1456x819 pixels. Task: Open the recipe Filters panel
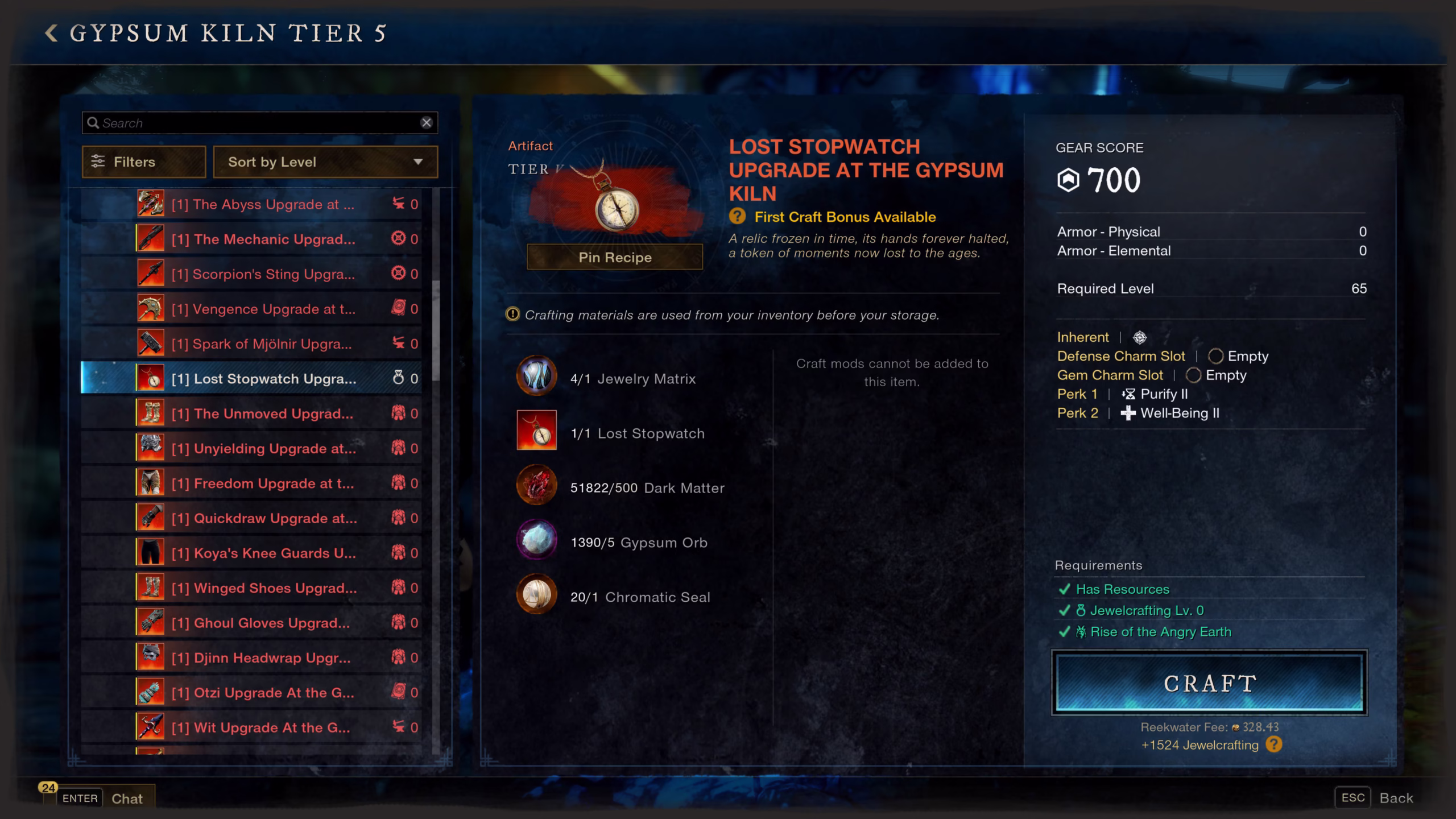tap(143, 162)
